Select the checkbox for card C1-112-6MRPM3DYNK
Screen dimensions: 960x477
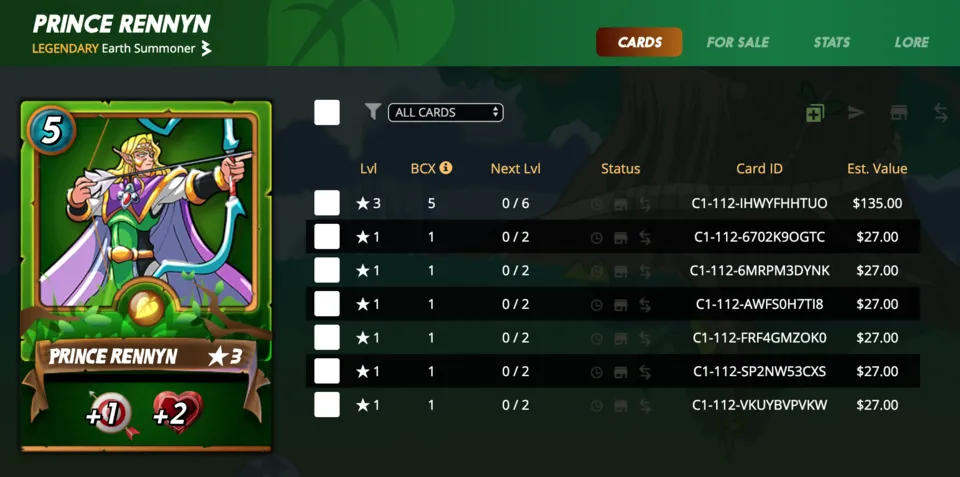coord(327,270)
